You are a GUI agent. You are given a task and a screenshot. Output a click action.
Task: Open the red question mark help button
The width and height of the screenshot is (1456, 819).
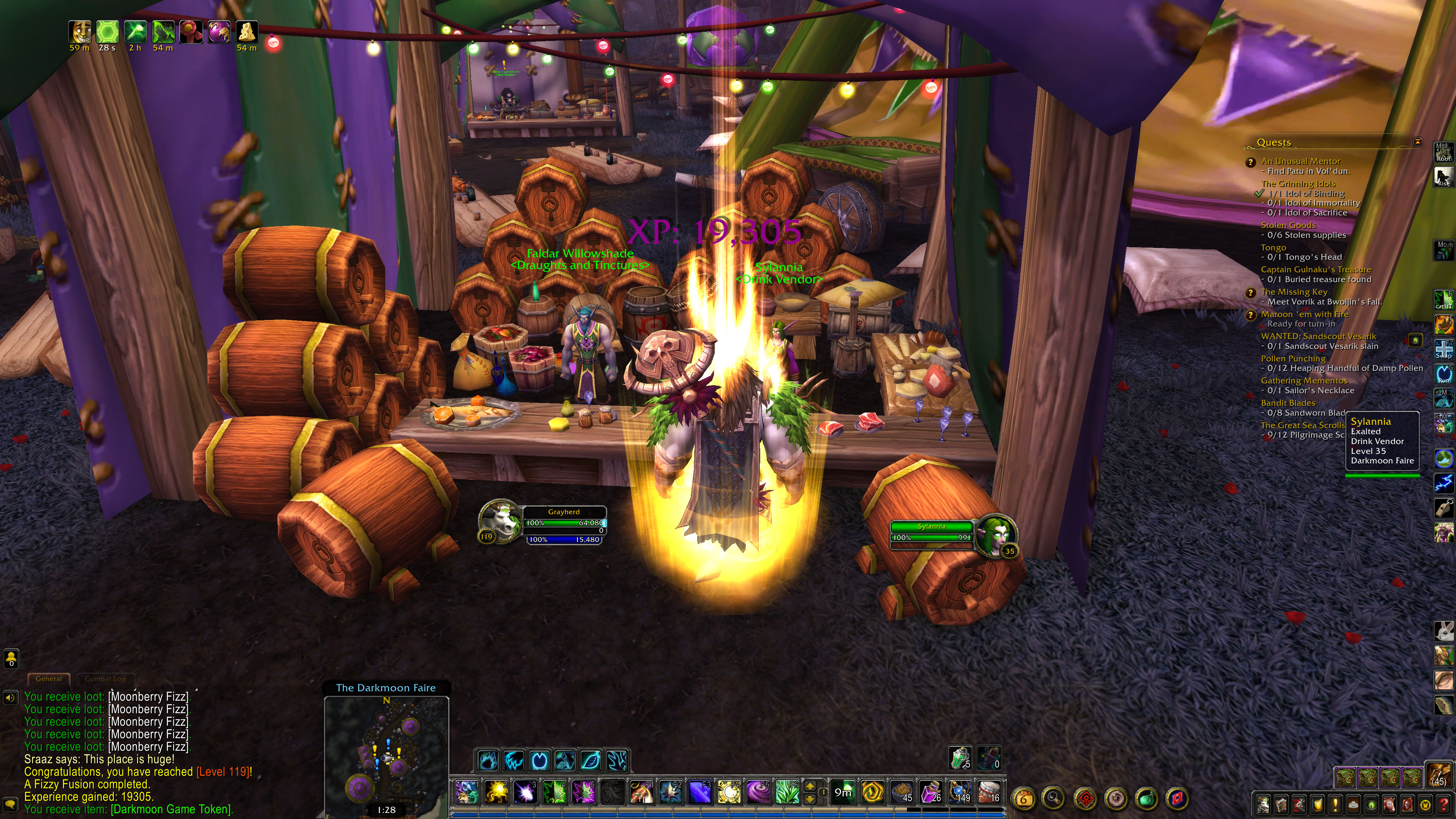(x=1443, y=804)
